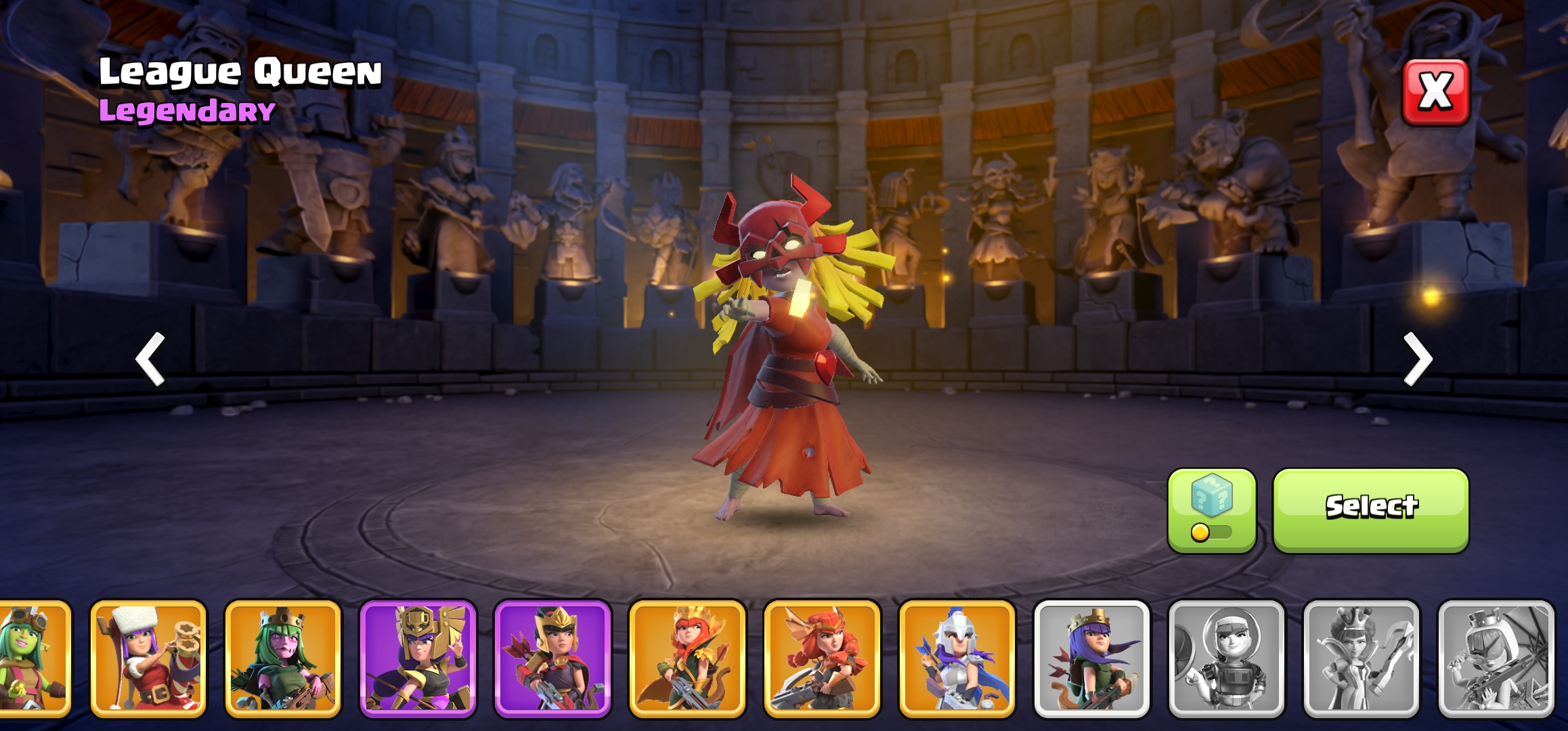Select the red-haired winged-tiara queen skin
This screenshot has width=1568, height=731.
822,659
